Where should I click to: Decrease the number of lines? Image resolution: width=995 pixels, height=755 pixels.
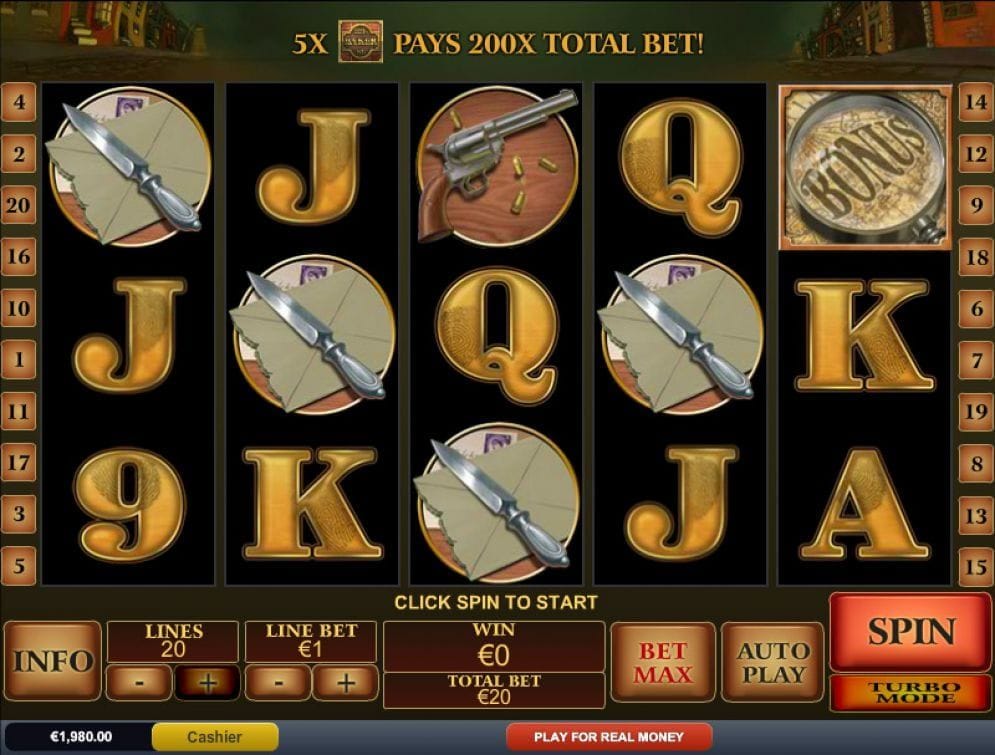138,683
